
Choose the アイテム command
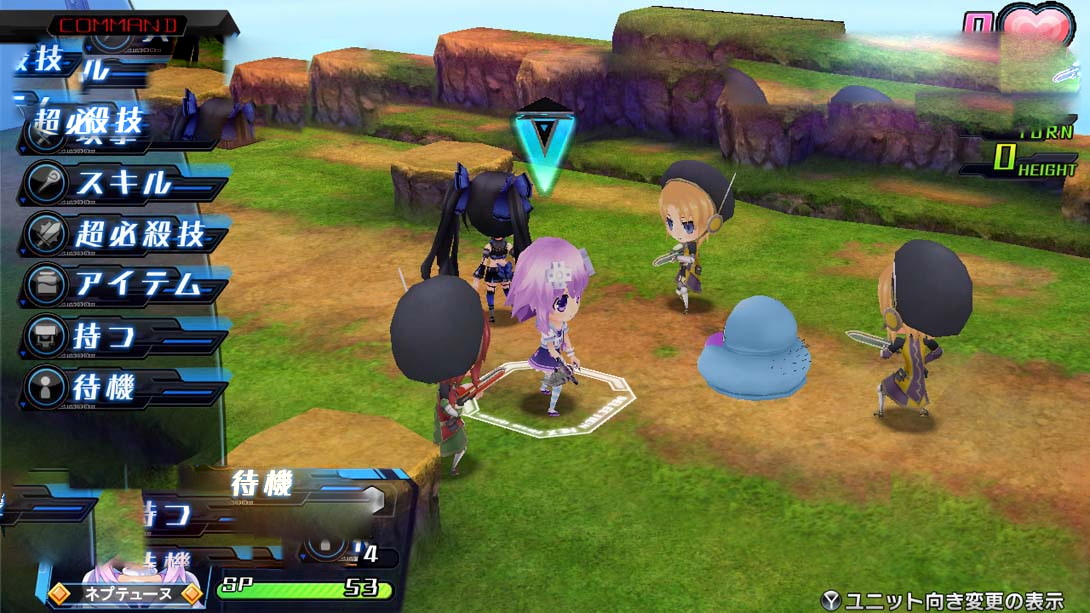pyautogui.click(x=120, y=285)
